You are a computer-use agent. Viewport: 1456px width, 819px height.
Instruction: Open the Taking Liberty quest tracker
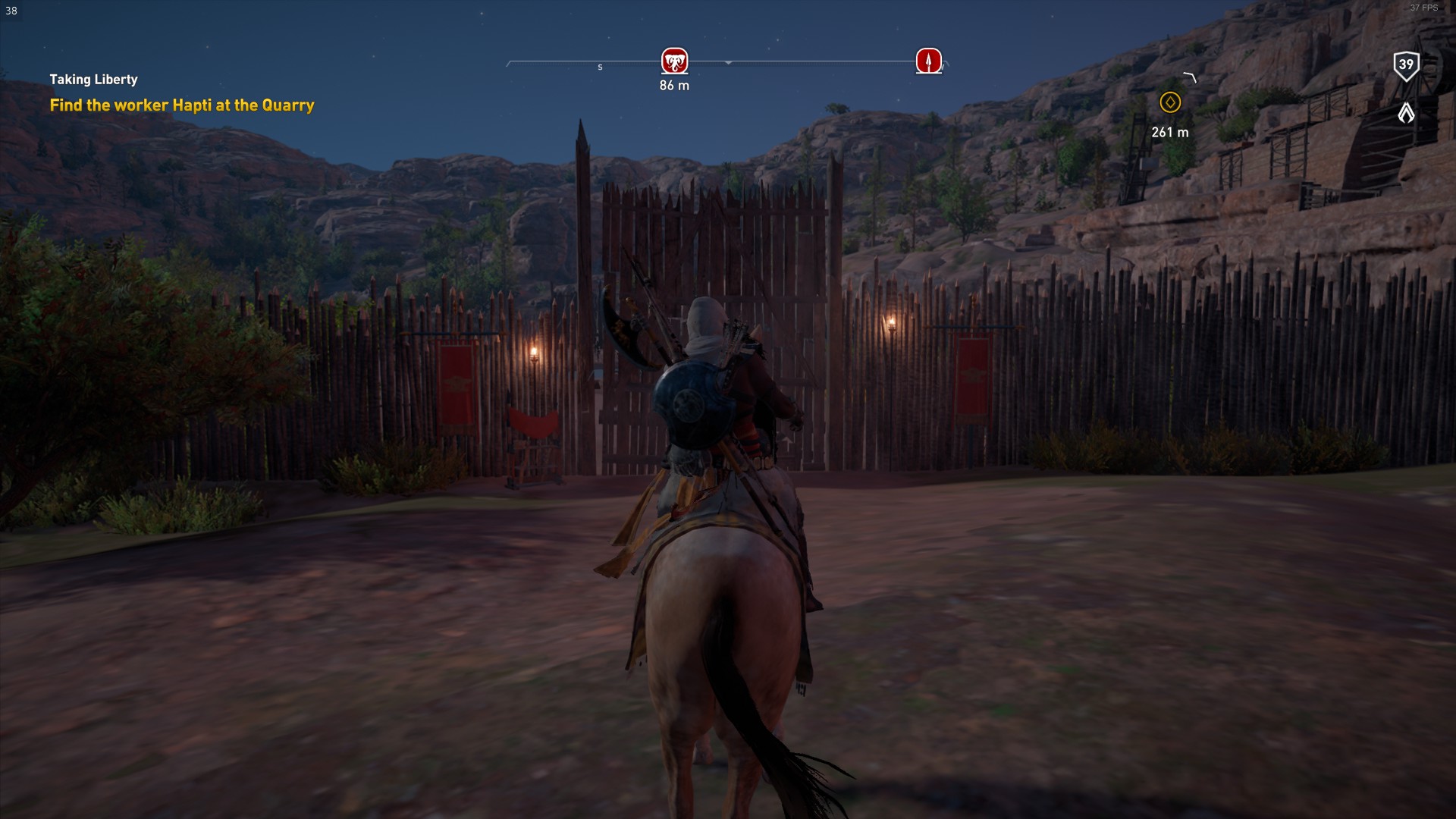tap(93, 80)
